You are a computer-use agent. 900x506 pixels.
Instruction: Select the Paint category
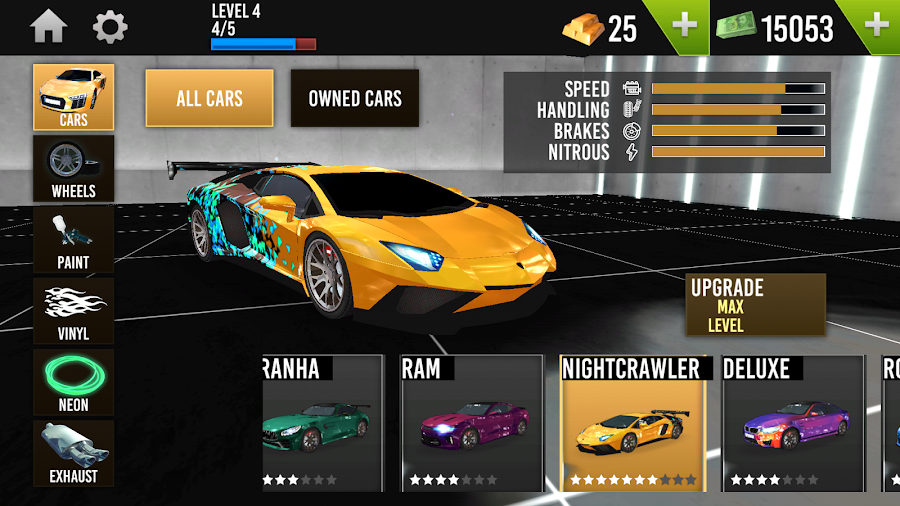point(74,240)
